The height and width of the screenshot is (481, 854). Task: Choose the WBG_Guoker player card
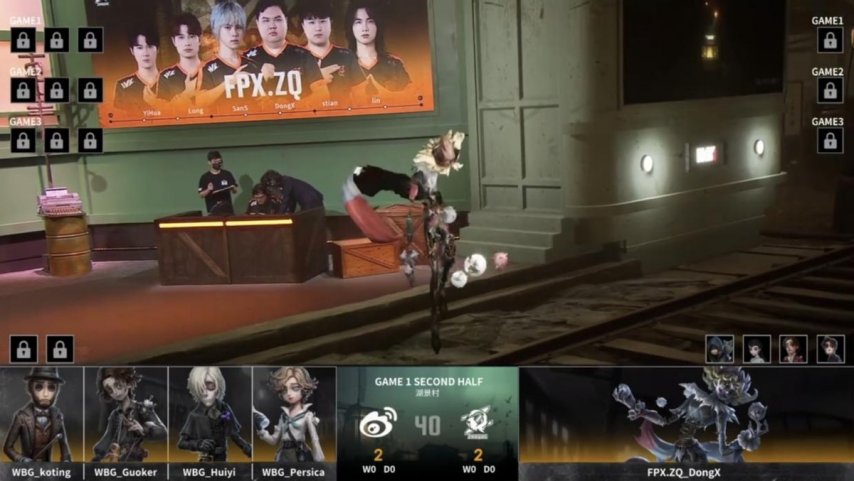pyautogui.click(x=126, y=415)
